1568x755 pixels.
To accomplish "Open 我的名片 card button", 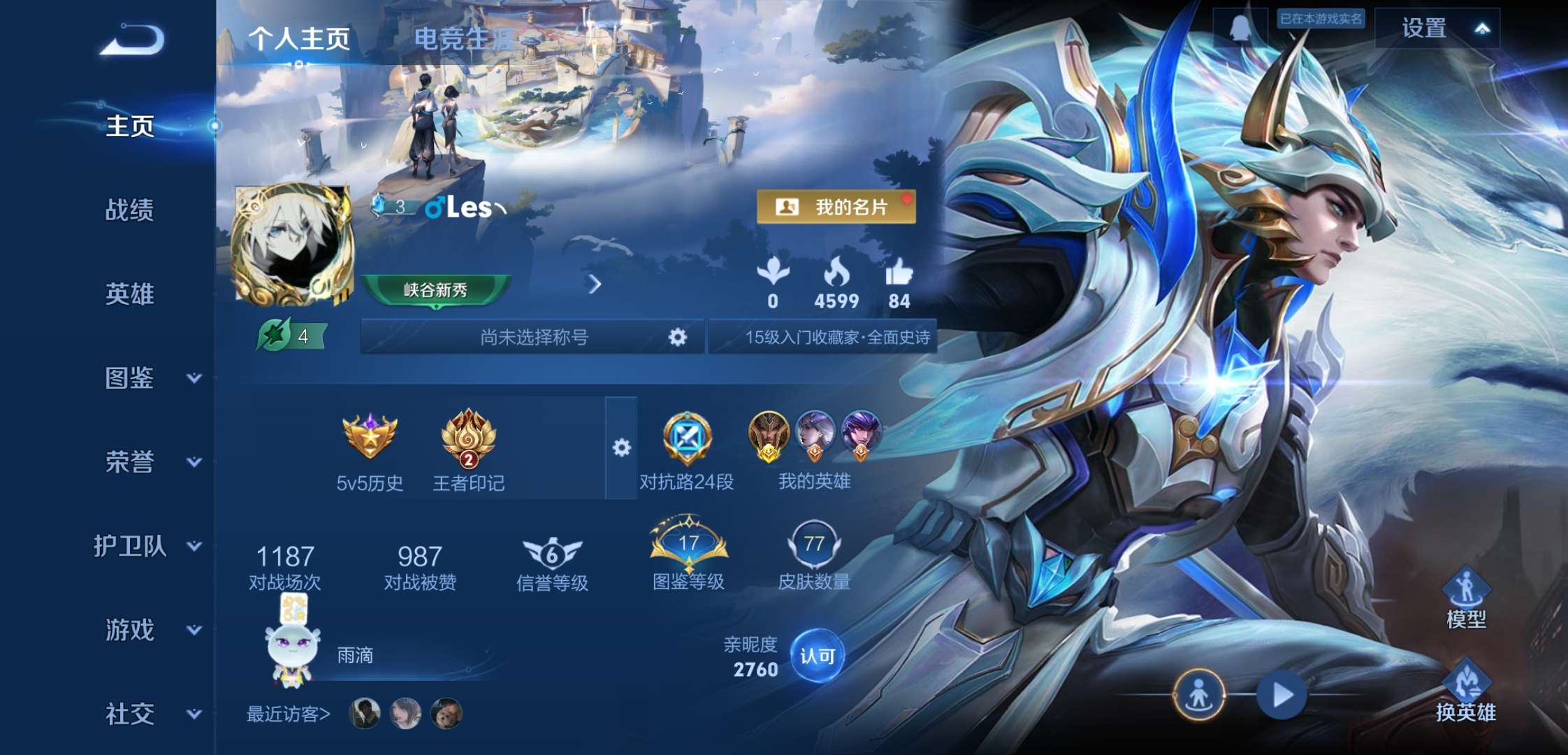I will [x=836, y=206].
